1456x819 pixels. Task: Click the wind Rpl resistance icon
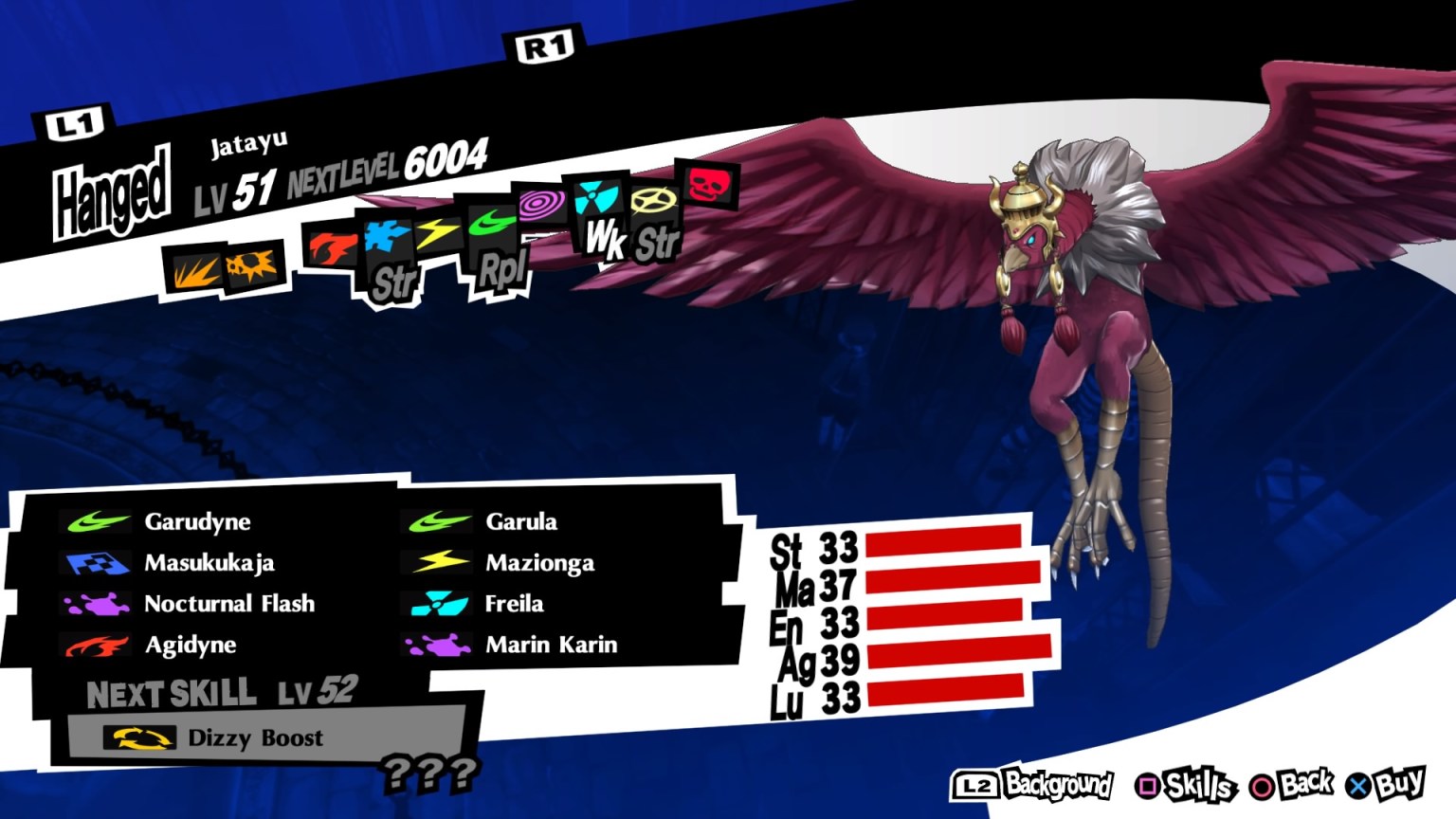[494, 228]
